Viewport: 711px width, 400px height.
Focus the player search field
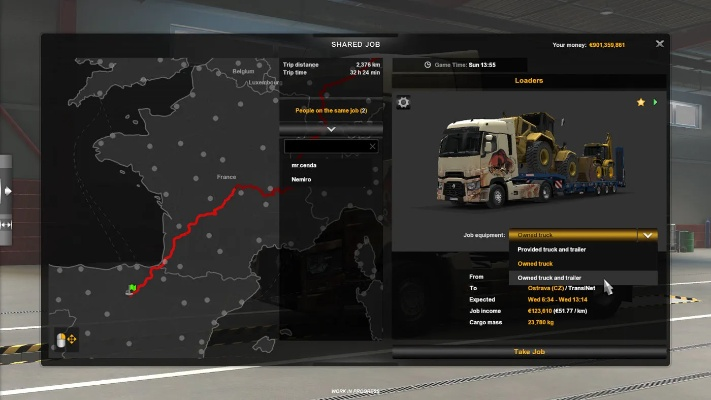click(x=325, y=146)
